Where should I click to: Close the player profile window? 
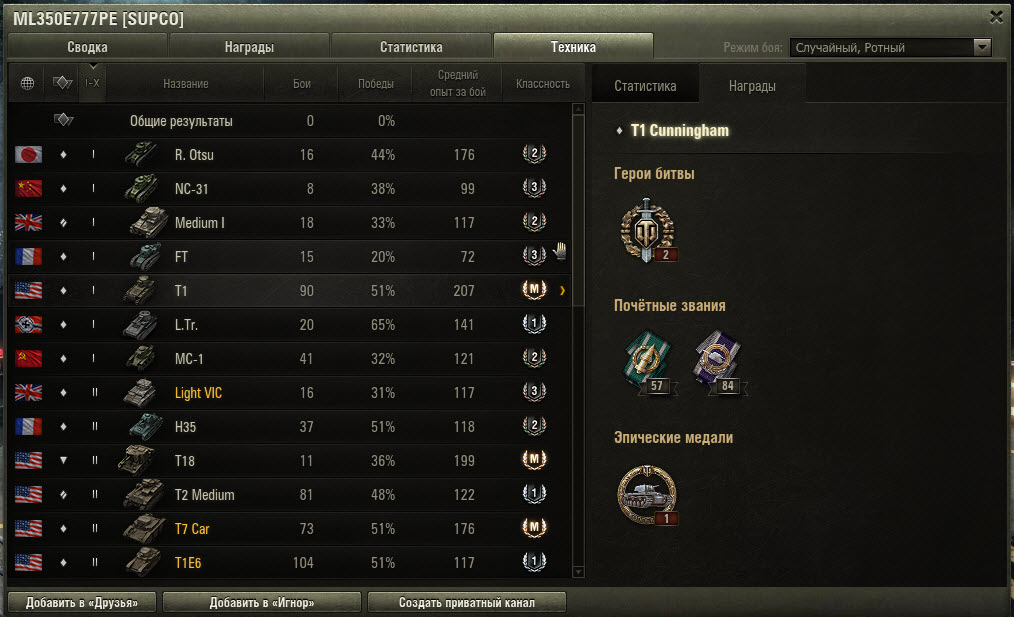click(996, 16)
